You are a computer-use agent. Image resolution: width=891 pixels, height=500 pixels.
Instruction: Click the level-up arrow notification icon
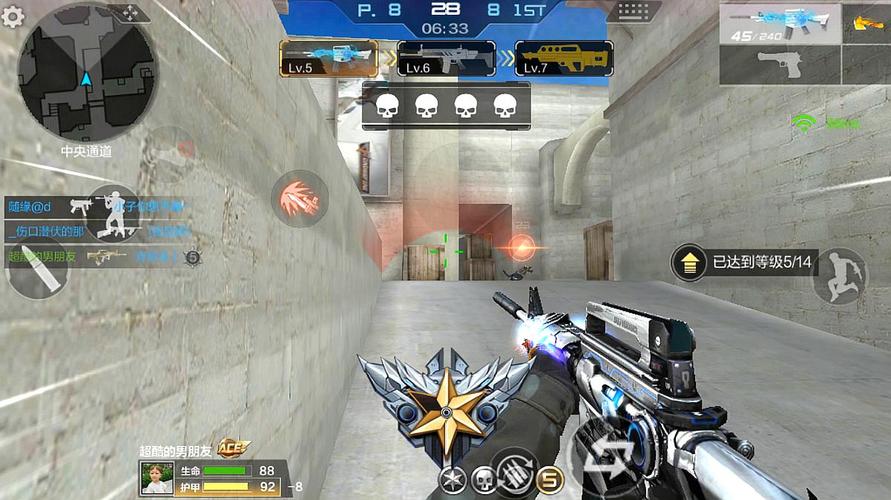(690, 263)
